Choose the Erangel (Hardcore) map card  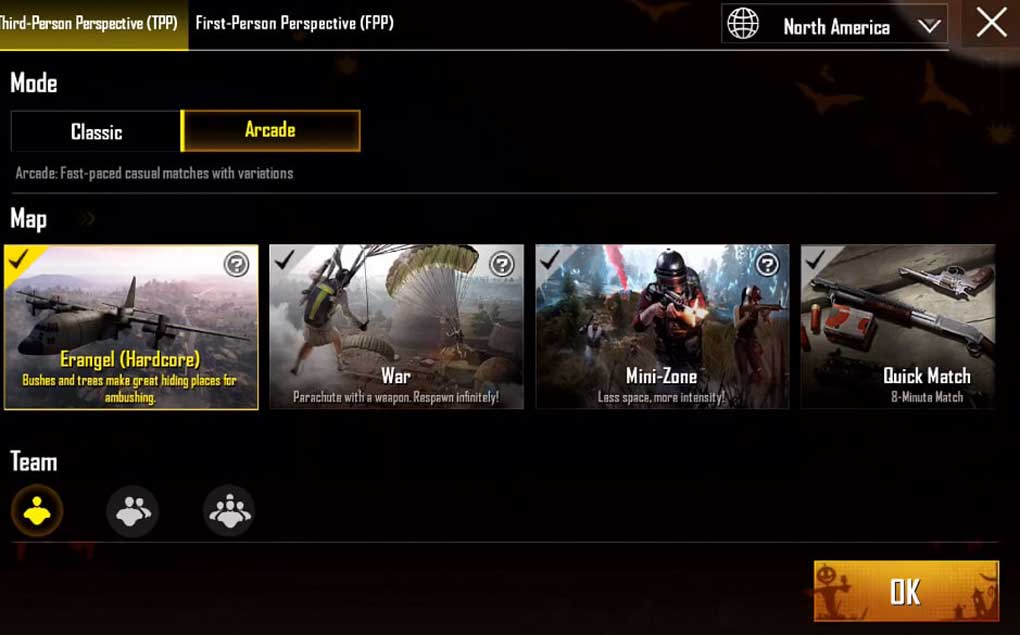pyautogui.click(x=131, y=327)
